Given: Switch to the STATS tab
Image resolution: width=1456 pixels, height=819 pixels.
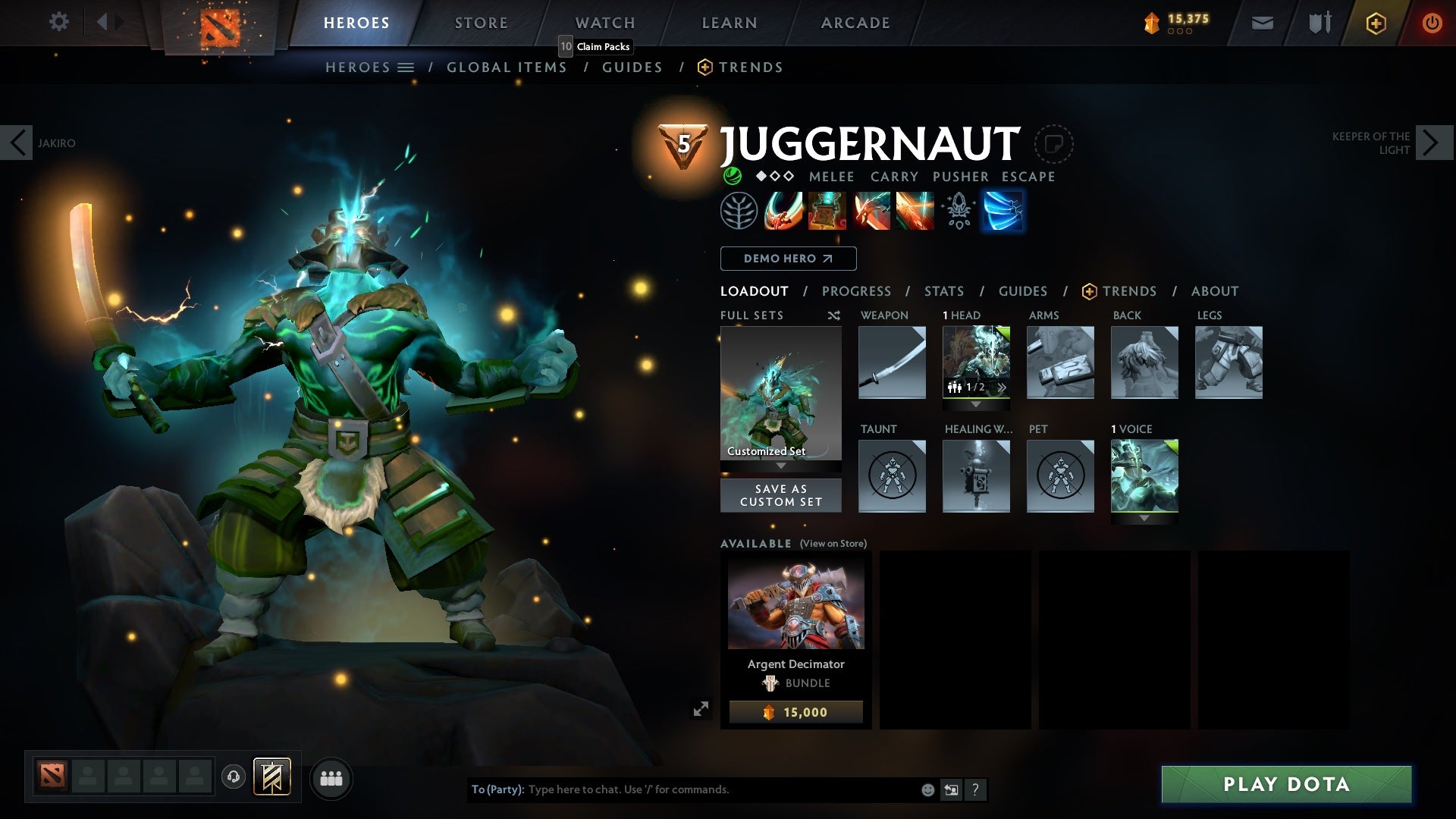Looking at the screenshot, I should pyautogui.click(x=943, y=290).
